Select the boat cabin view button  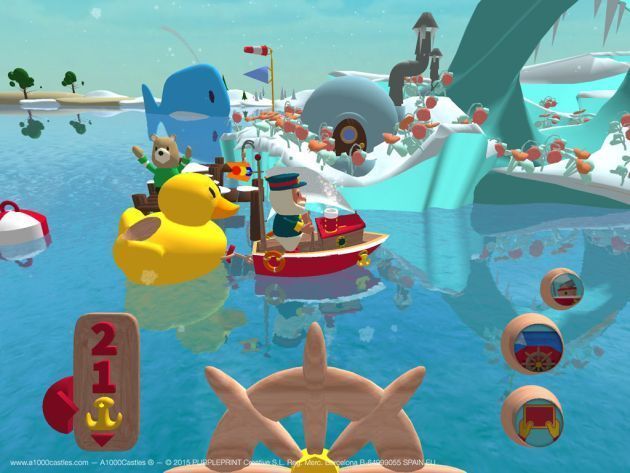click(x=562, y=288)
